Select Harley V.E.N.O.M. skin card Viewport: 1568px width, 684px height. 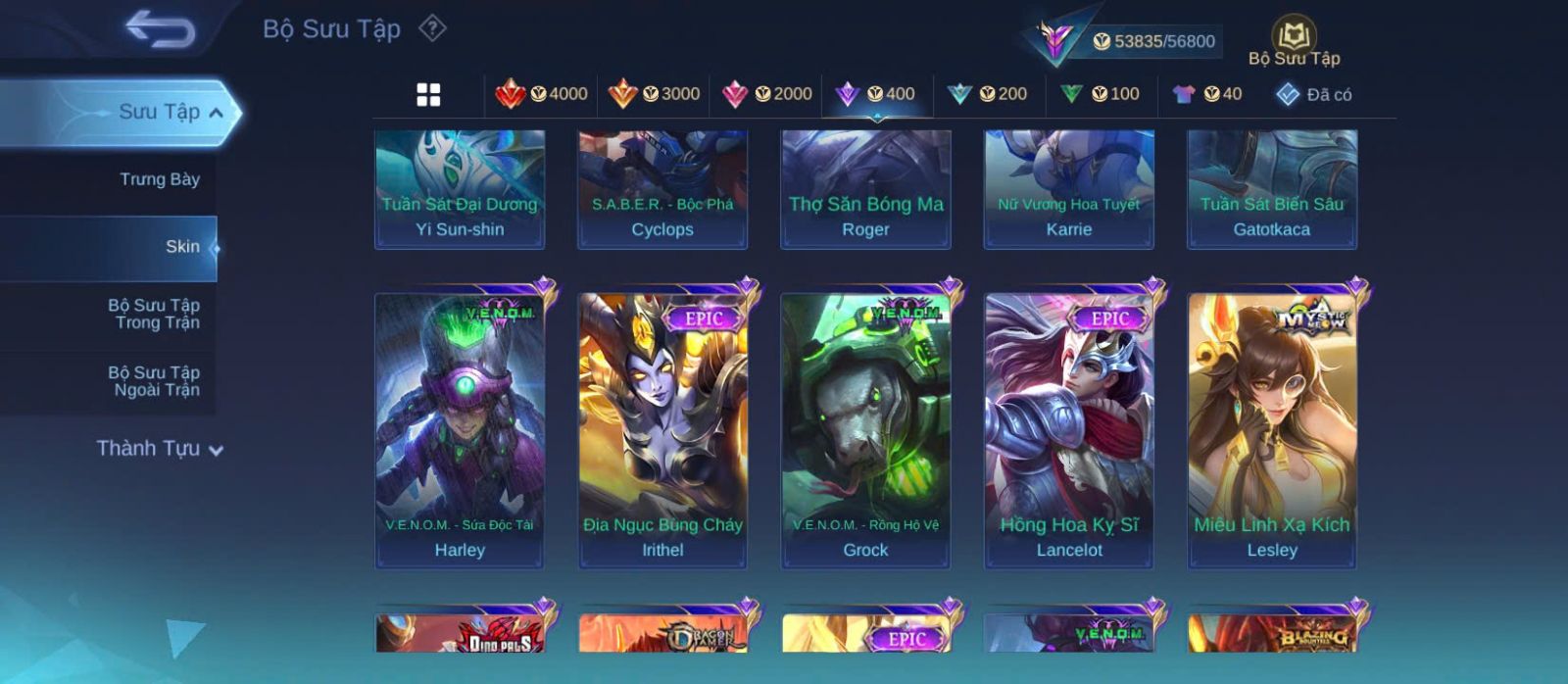coord(460,429)
